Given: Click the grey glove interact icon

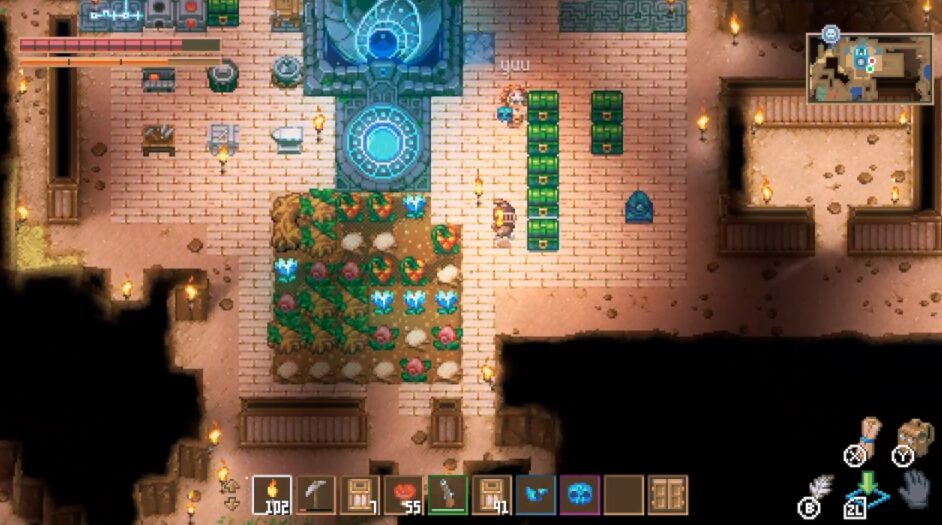Looking at the screenshot, I should (914, 491).
